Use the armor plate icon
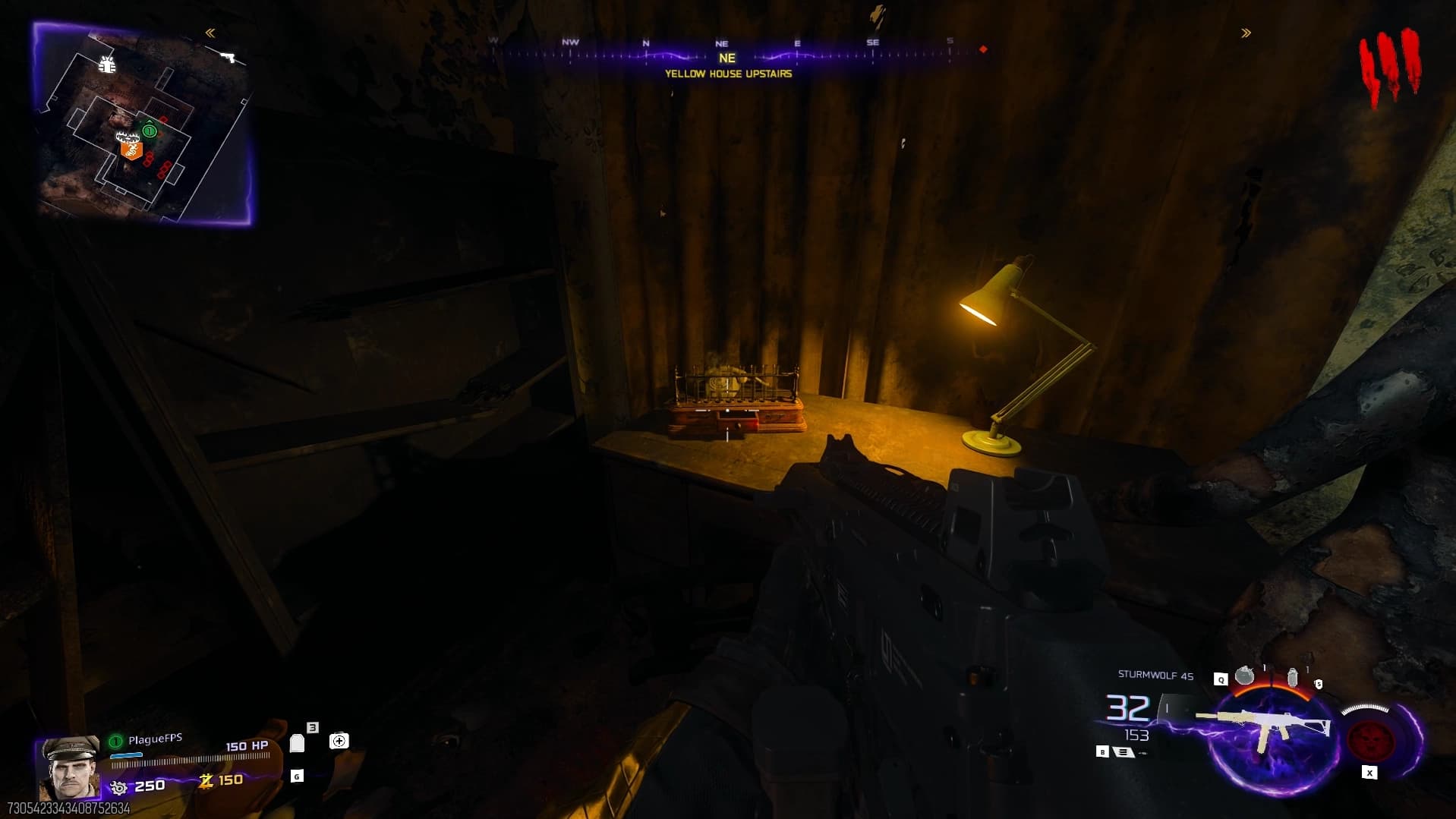Viewport: 1456px width, 819px height. (297, 743)
